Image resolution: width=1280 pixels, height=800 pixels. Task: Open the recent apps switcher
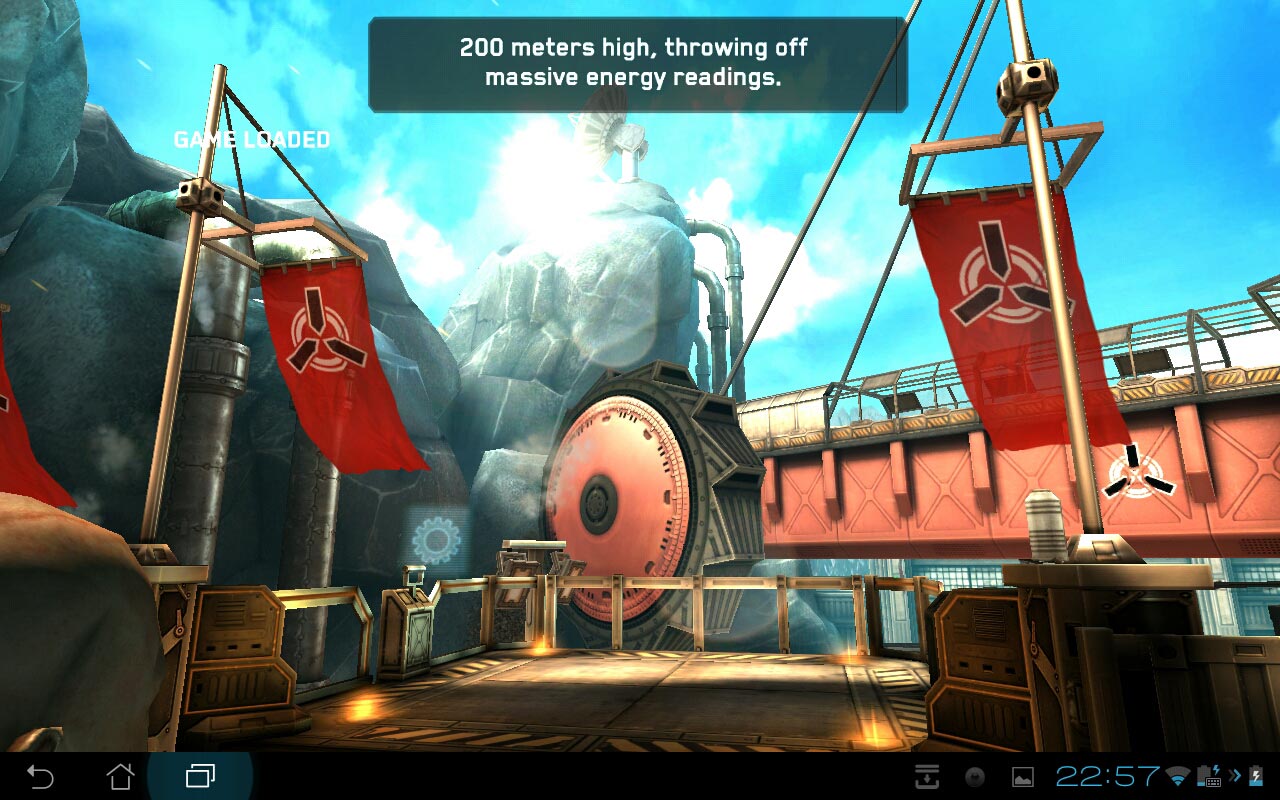click(200, 776)
